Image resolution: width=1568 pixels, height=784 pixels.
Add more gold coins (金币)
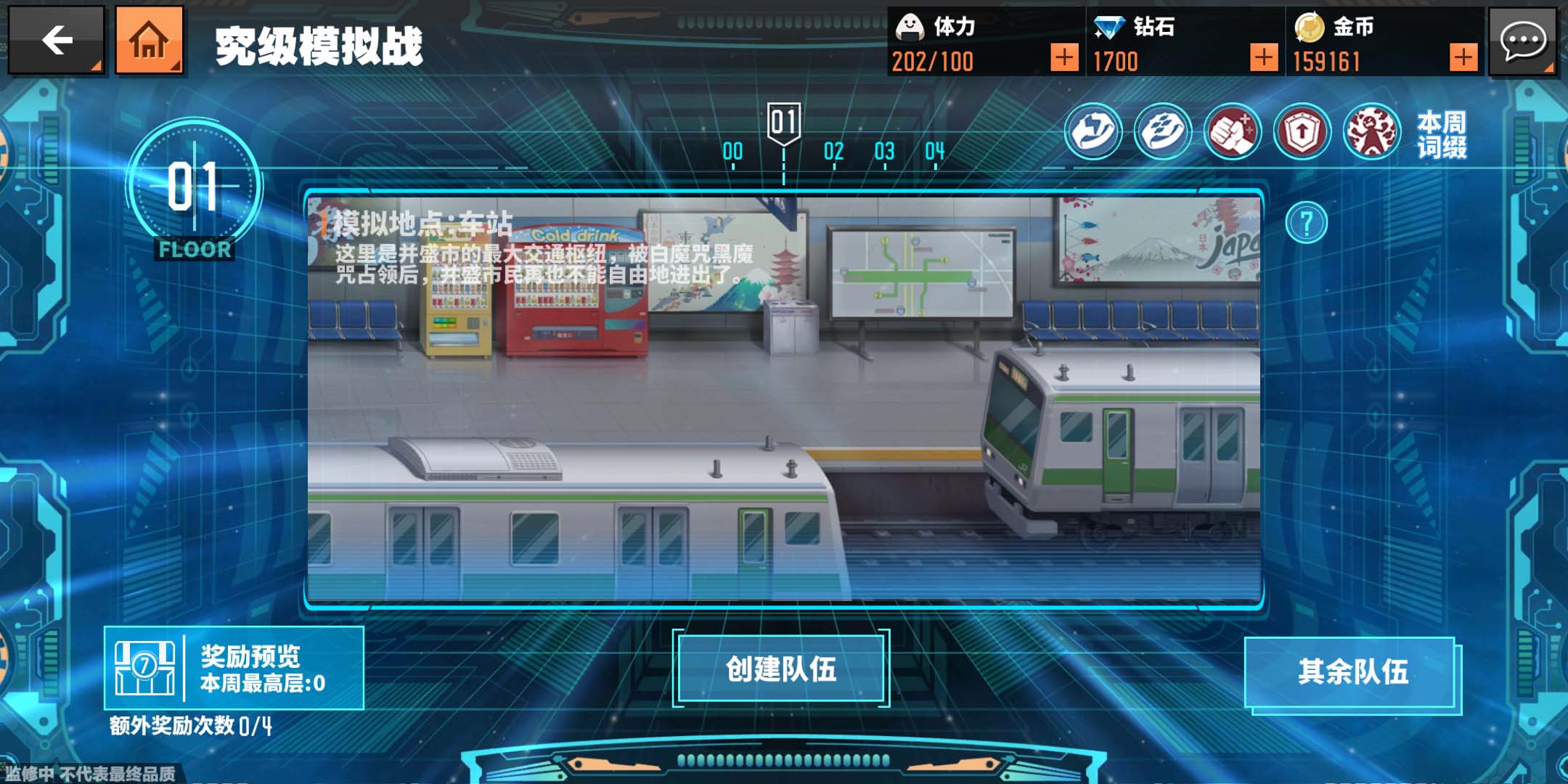coord(1463,57)
